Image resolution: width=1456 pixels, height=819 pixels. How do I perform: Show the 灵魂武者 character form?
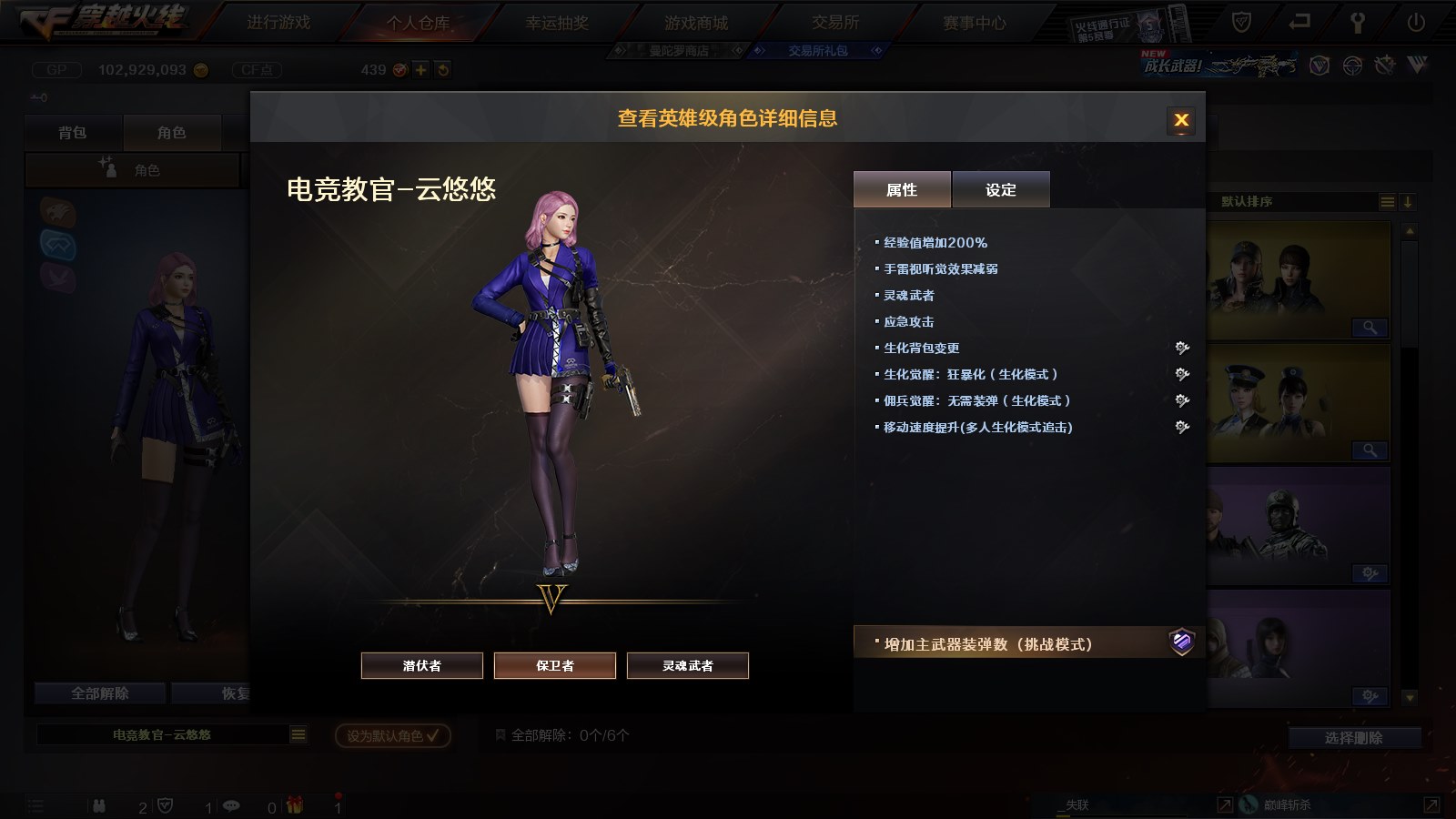688,665
